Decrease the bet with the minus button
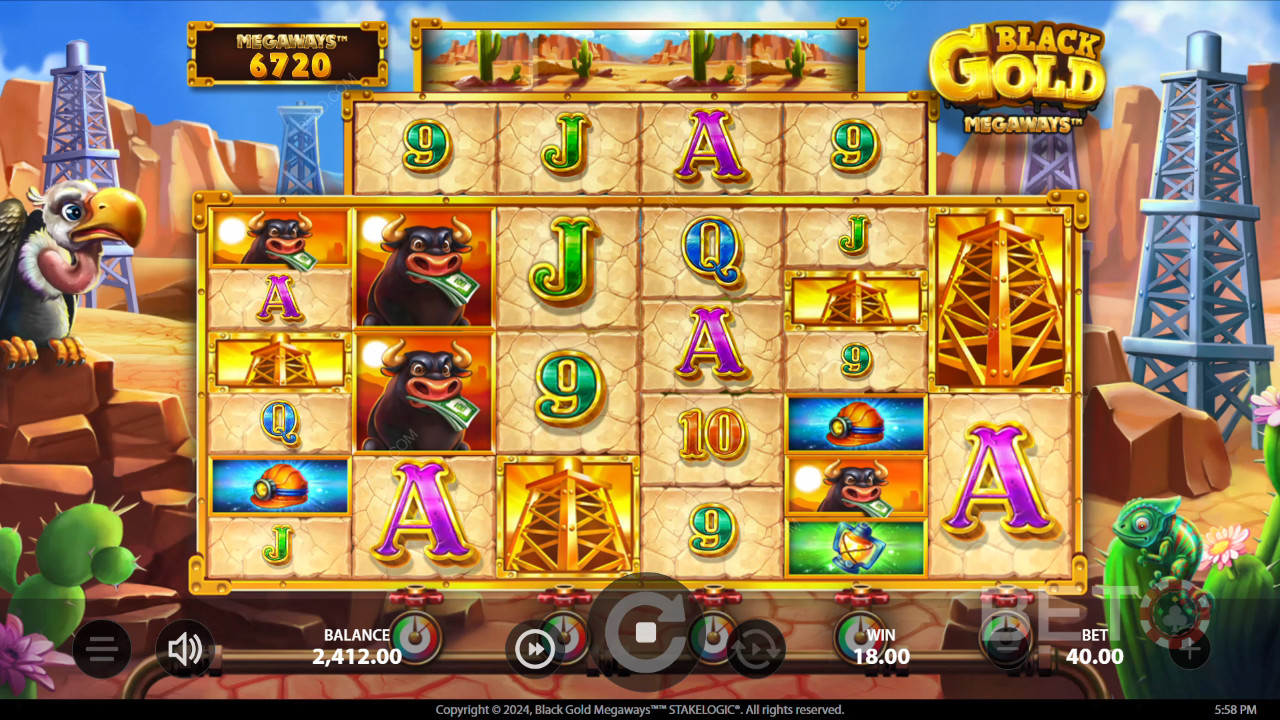Viewport: 1280px width, 720px height. pyautogui.click(x=1008, y=647)
